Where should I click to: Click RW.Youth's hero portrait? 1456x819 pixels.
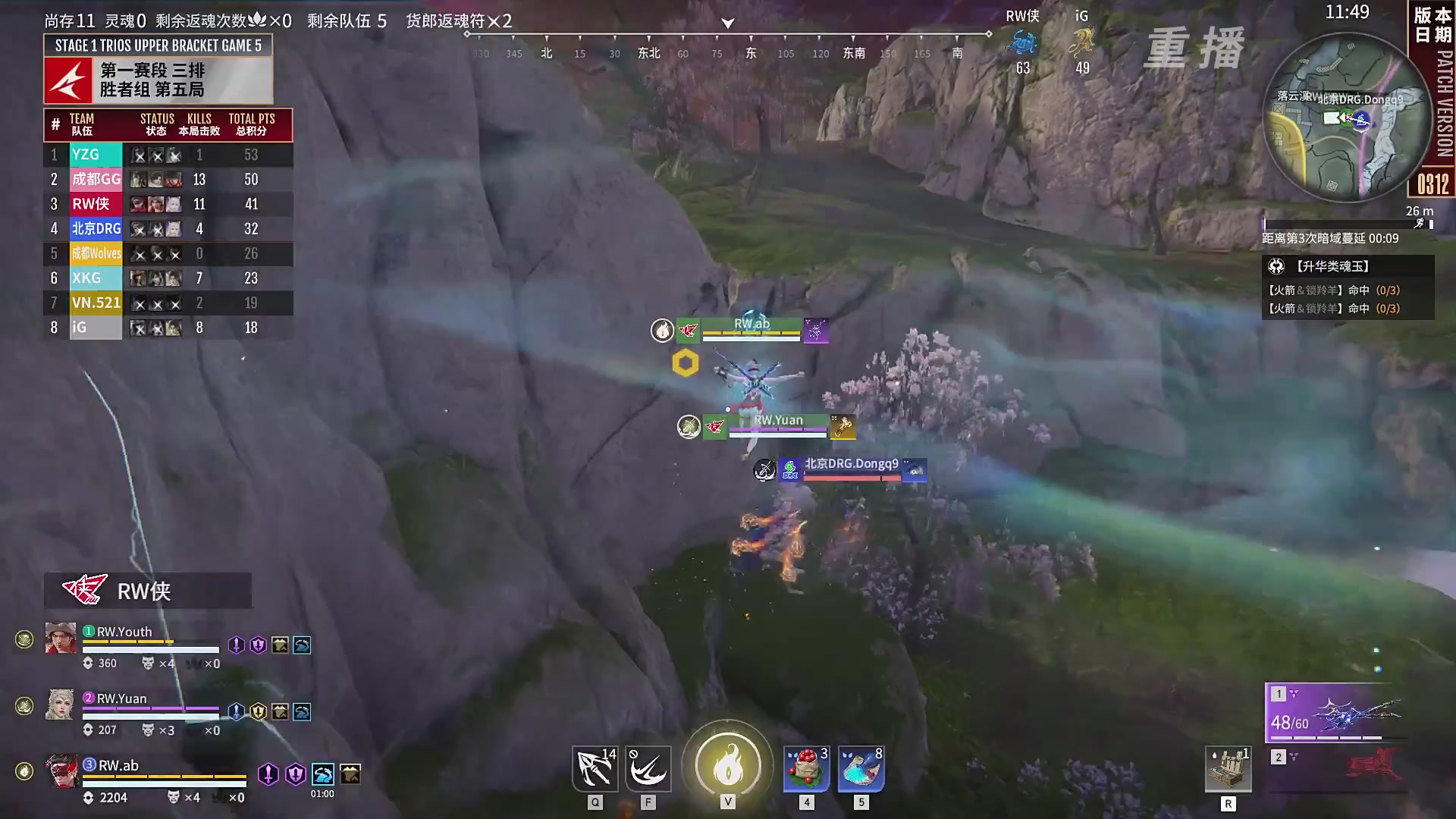tap(60, 639)
